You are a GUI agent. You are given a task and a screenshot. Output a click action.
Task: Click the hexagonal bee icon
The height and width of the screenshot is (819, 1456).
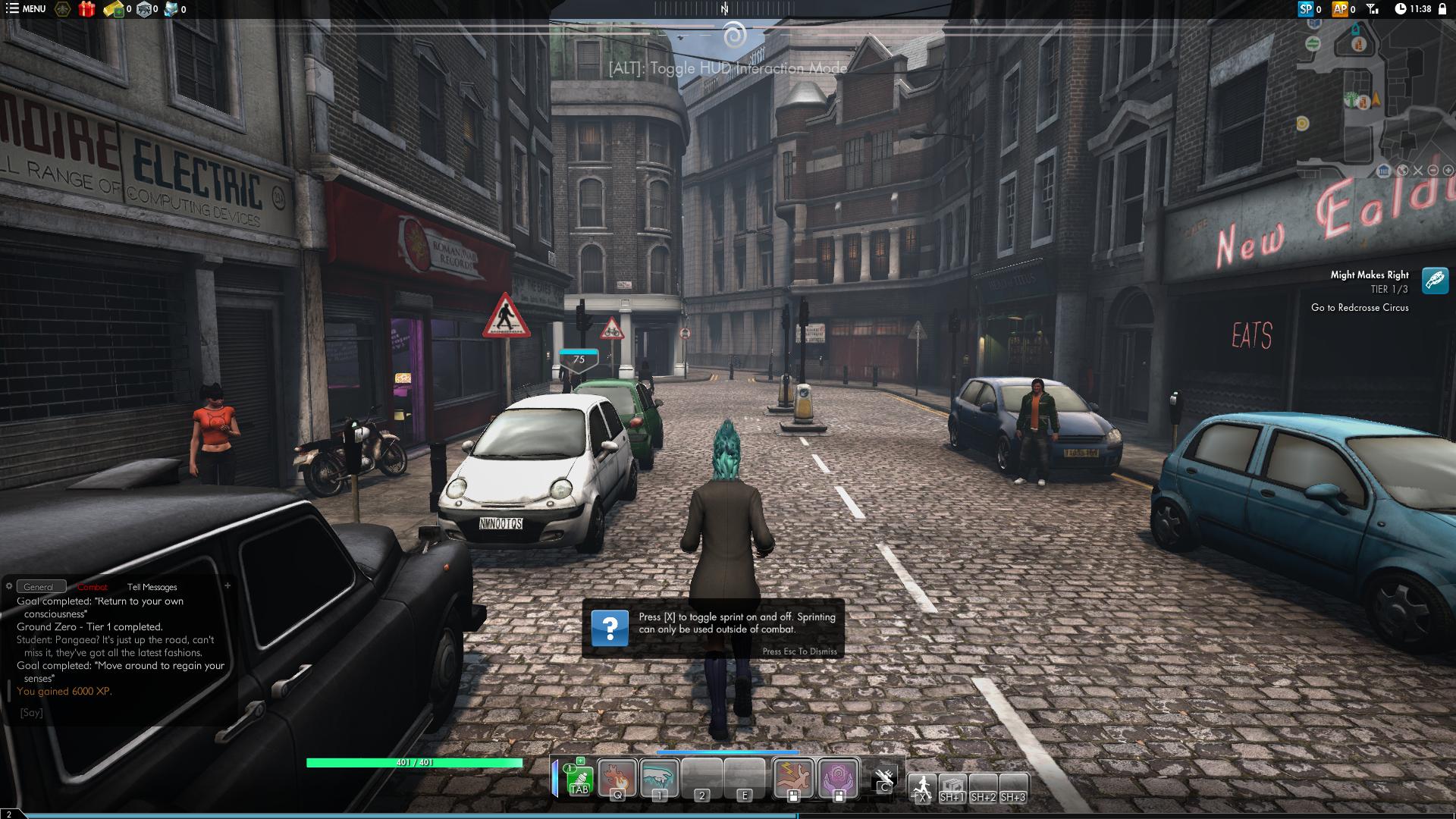click(x=63, y=9)
